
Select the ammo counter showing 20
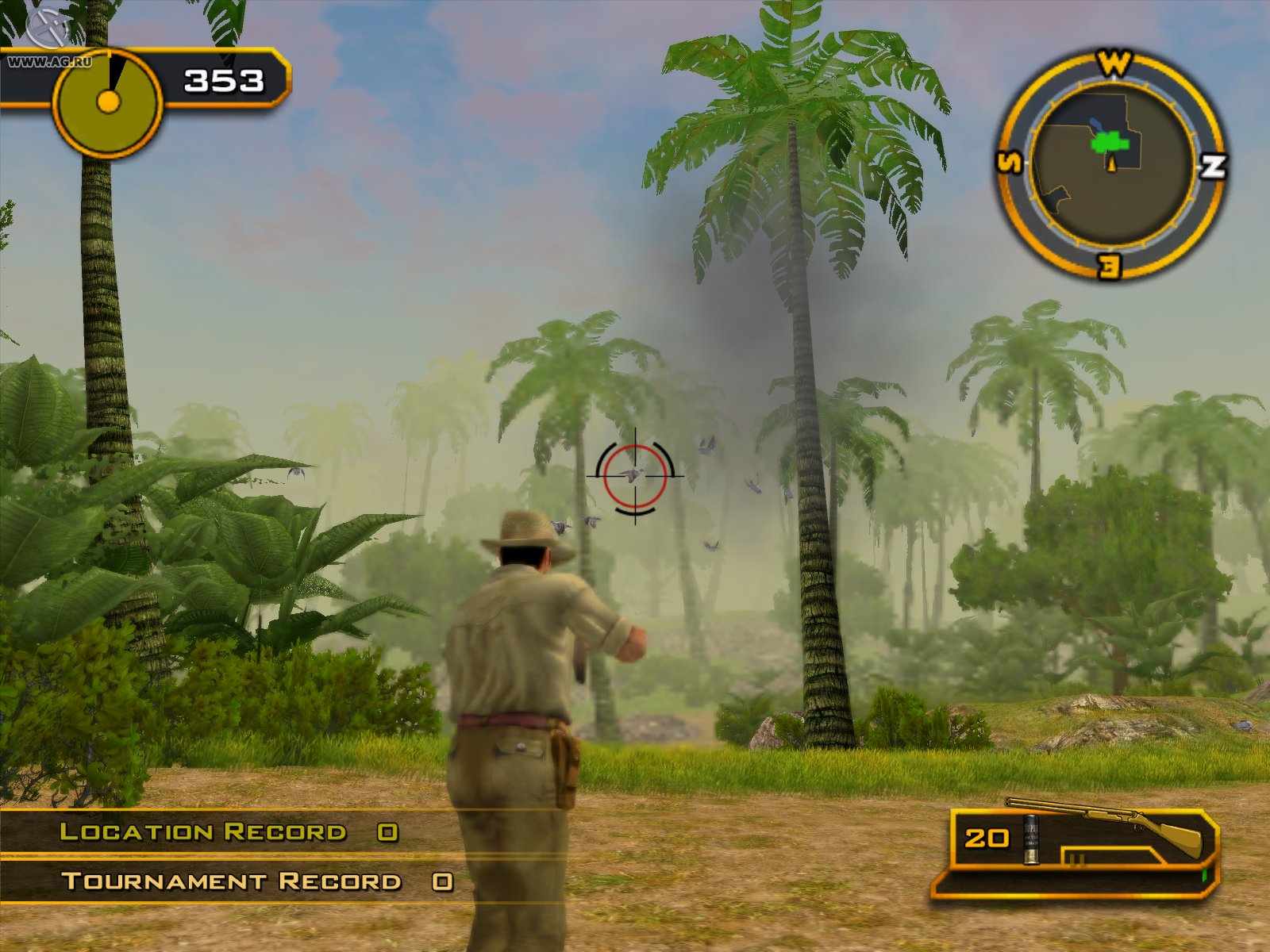click(x=987, y=837)
